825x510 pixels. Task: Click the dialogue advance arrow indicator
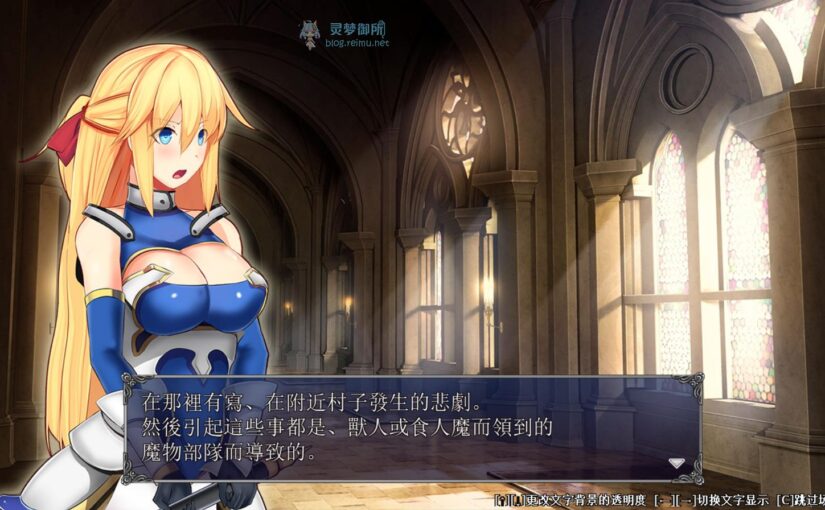677,463
